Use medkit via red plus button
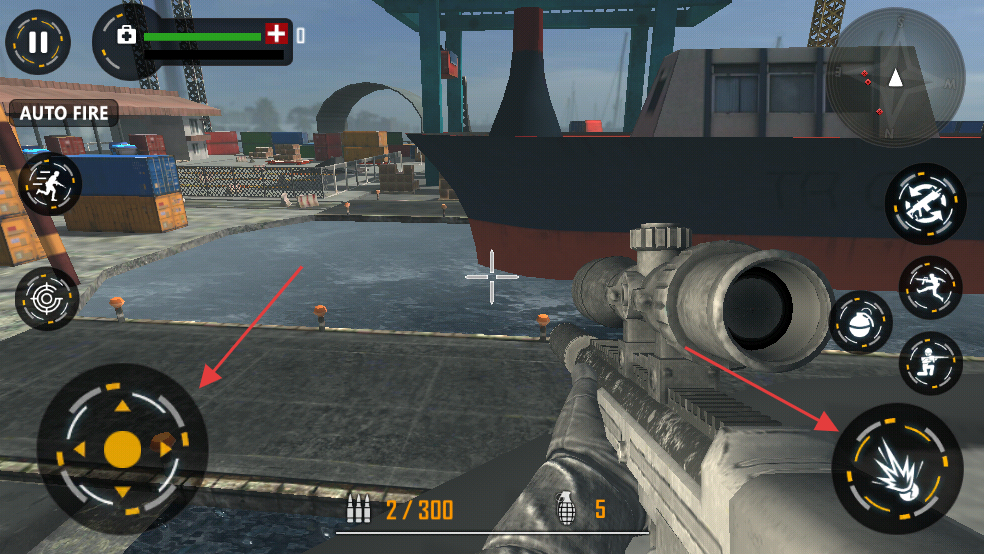 (275, 35)
